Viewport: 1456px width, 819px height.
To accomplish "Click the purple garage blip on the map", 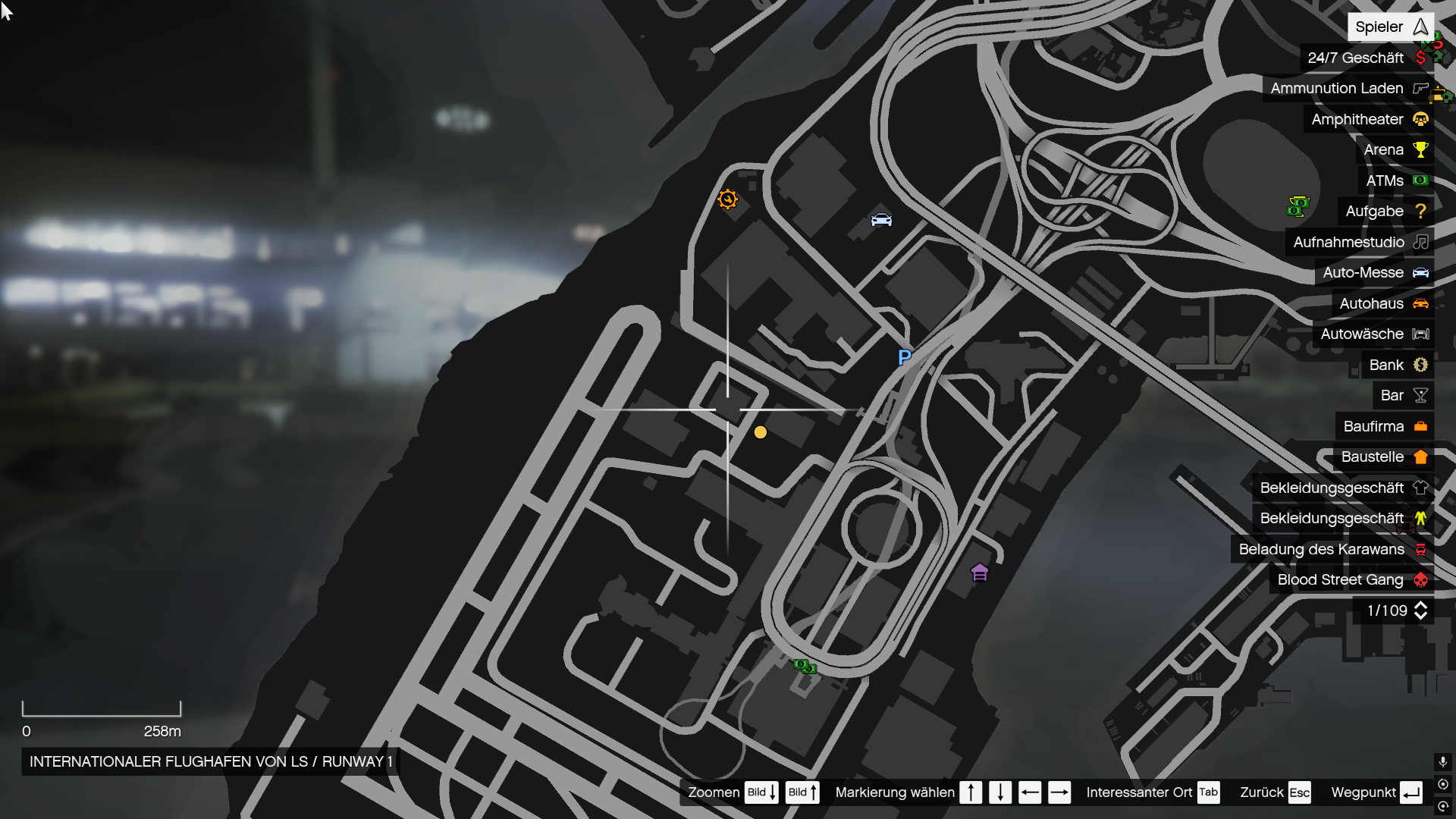I will pos(979,573).
